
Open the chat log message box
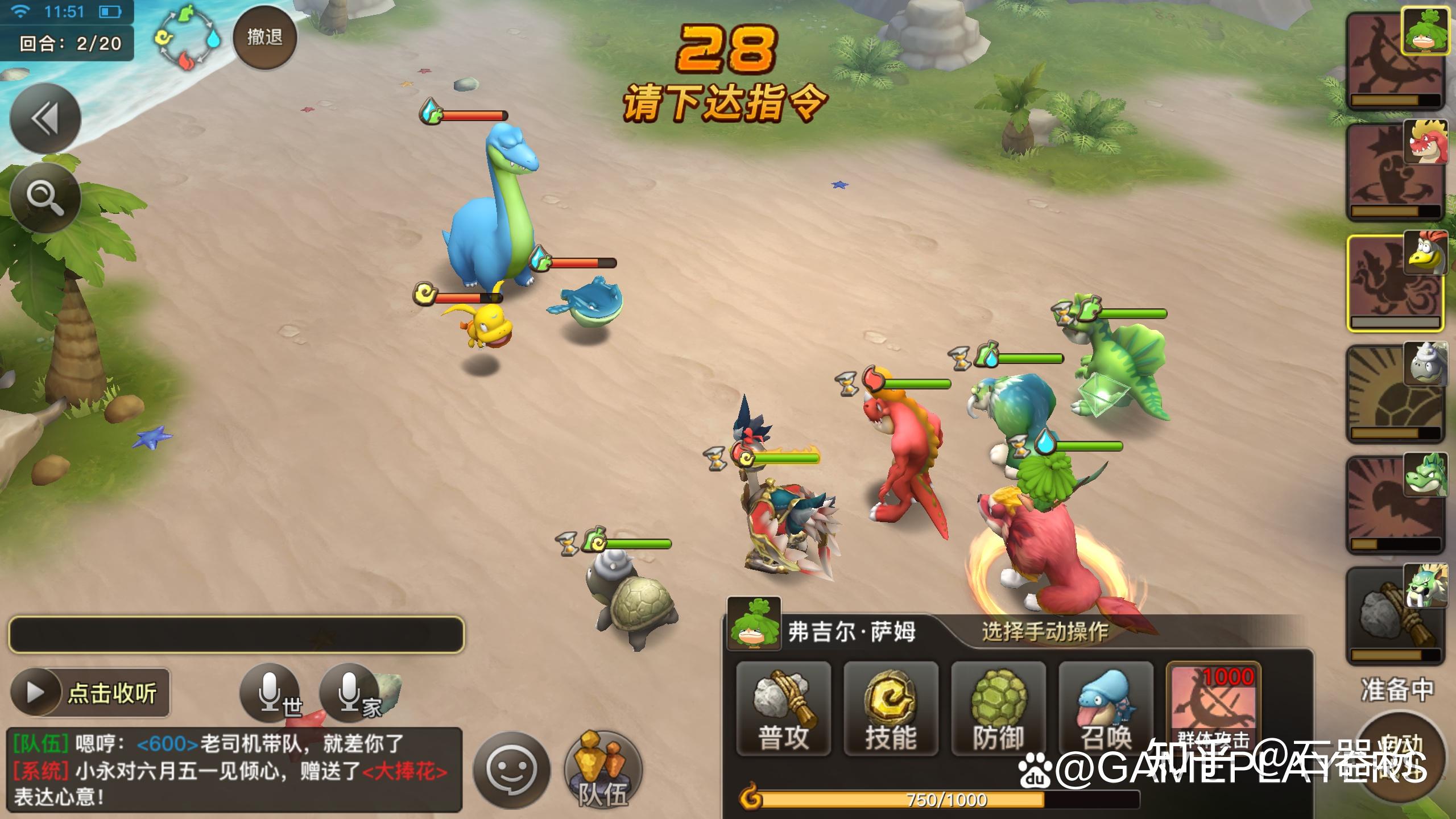[234, 770]
